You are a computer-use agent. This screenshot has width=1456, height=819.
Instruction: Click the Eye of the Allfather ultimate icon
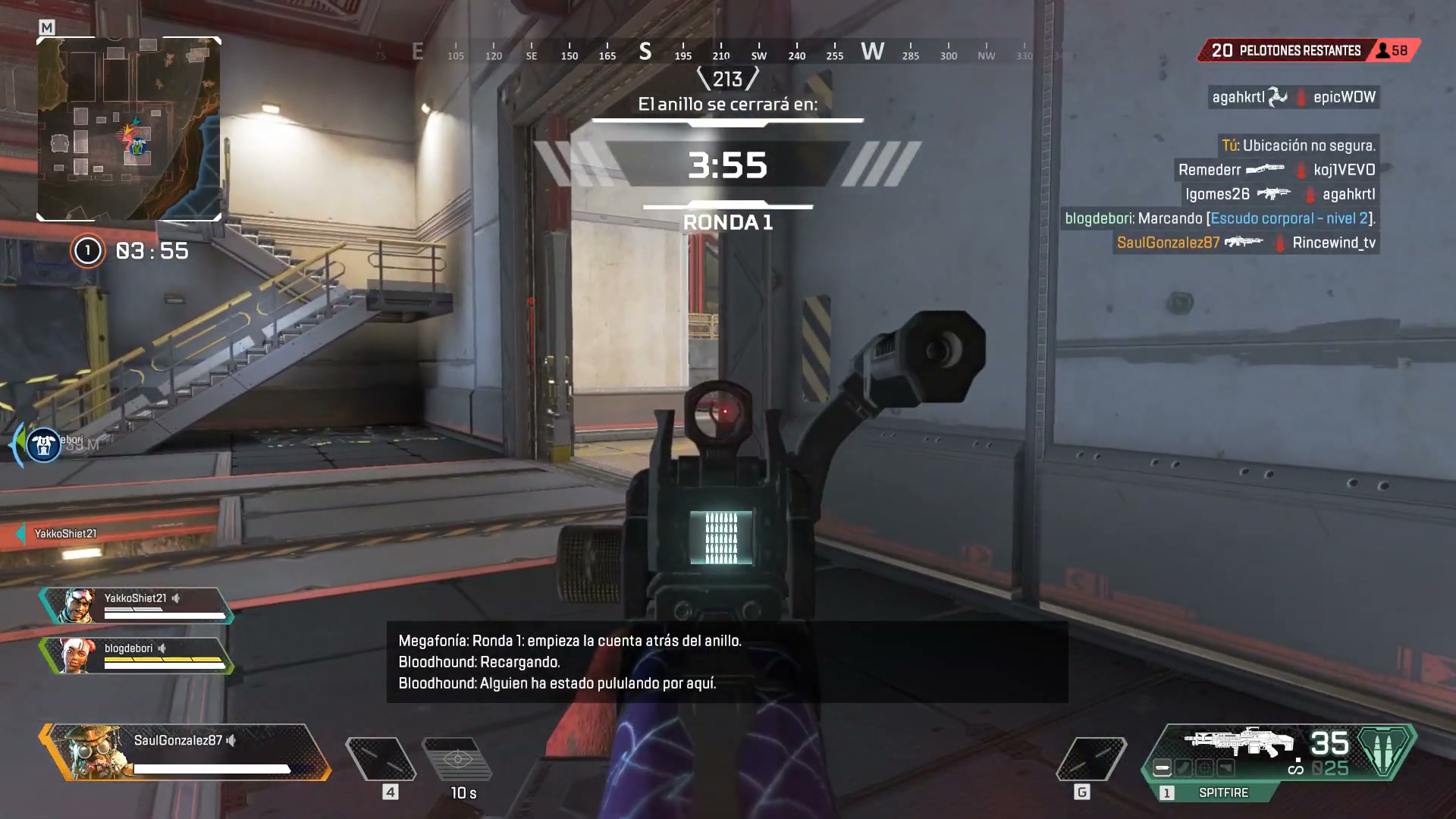click(x=459, y=758)
